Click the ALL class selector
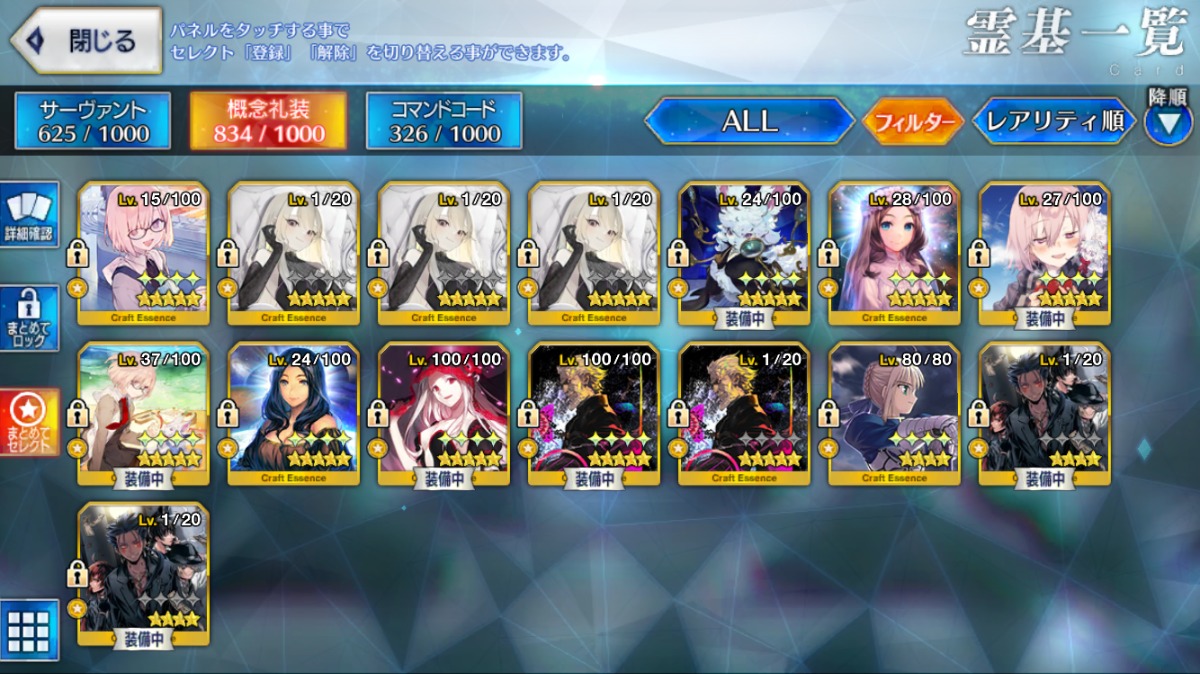Screen dimensions: 1200x674 749,121
